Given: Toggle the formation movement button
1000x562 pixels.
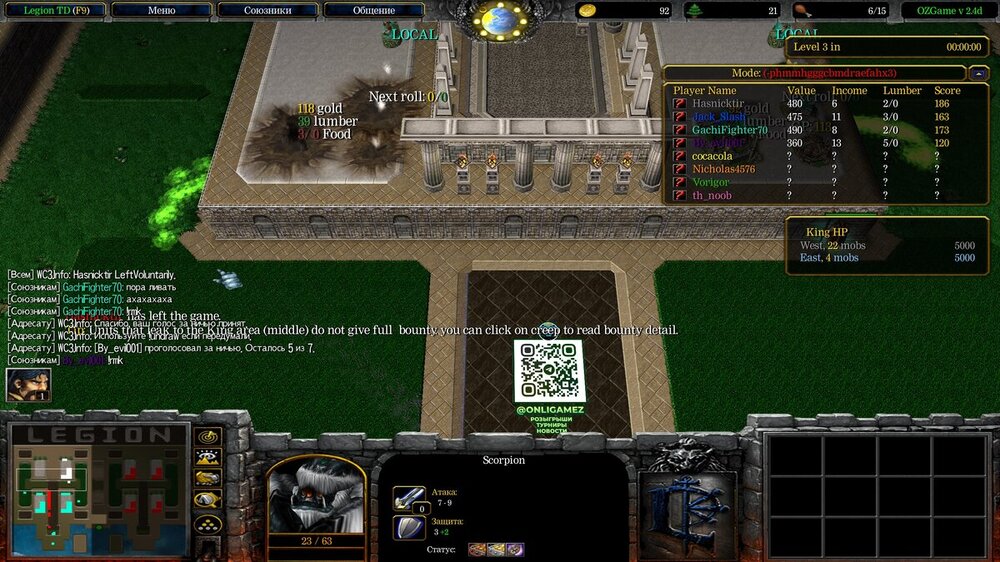Looking at the screenshot, I should [208, 523].
